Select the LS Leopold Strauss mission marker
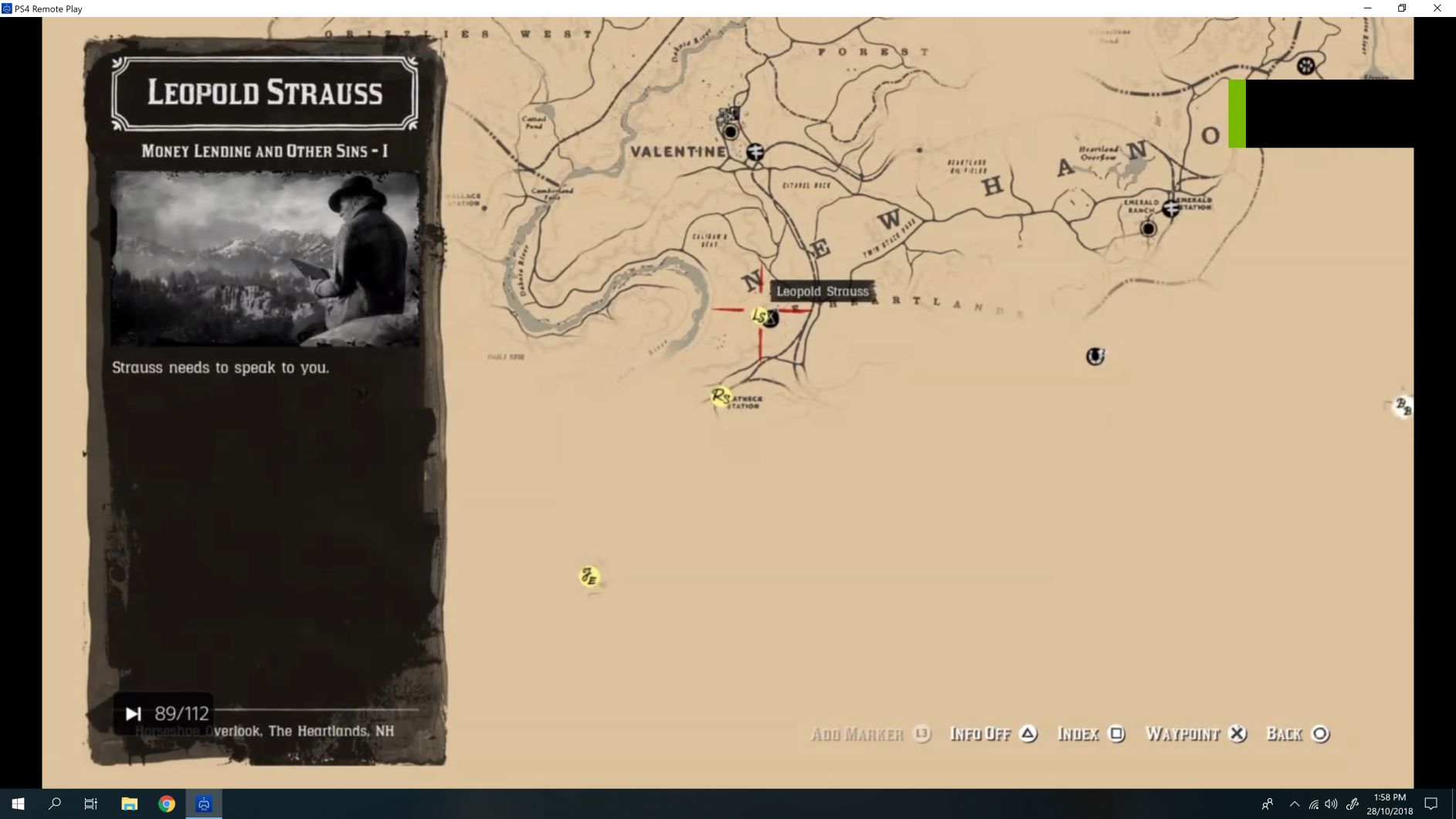 point(761,317)
